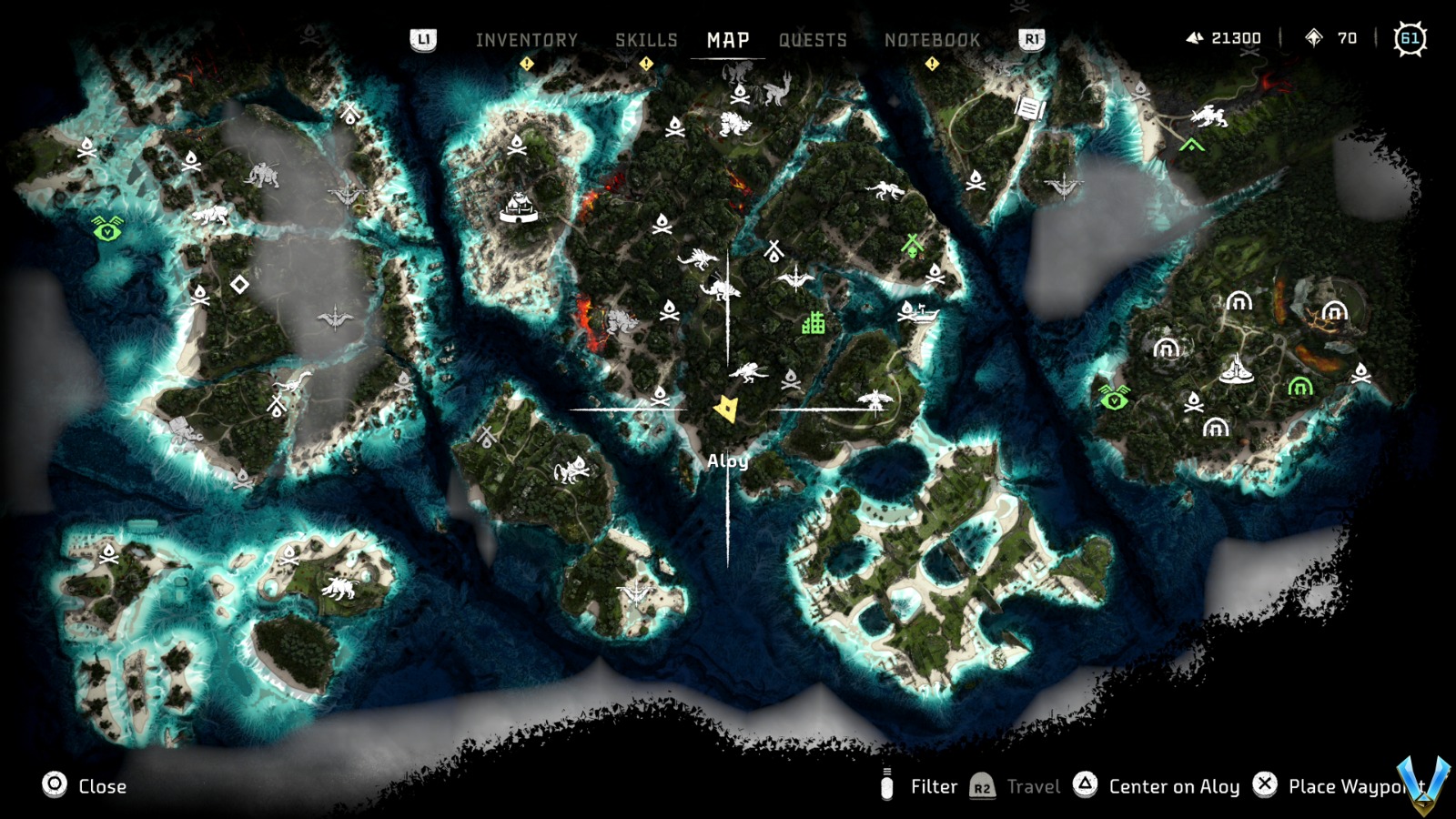This screenshot has width=1456, height=819.
Task: Select the Tallneck icon on the left island
Action: coord(294,382)
